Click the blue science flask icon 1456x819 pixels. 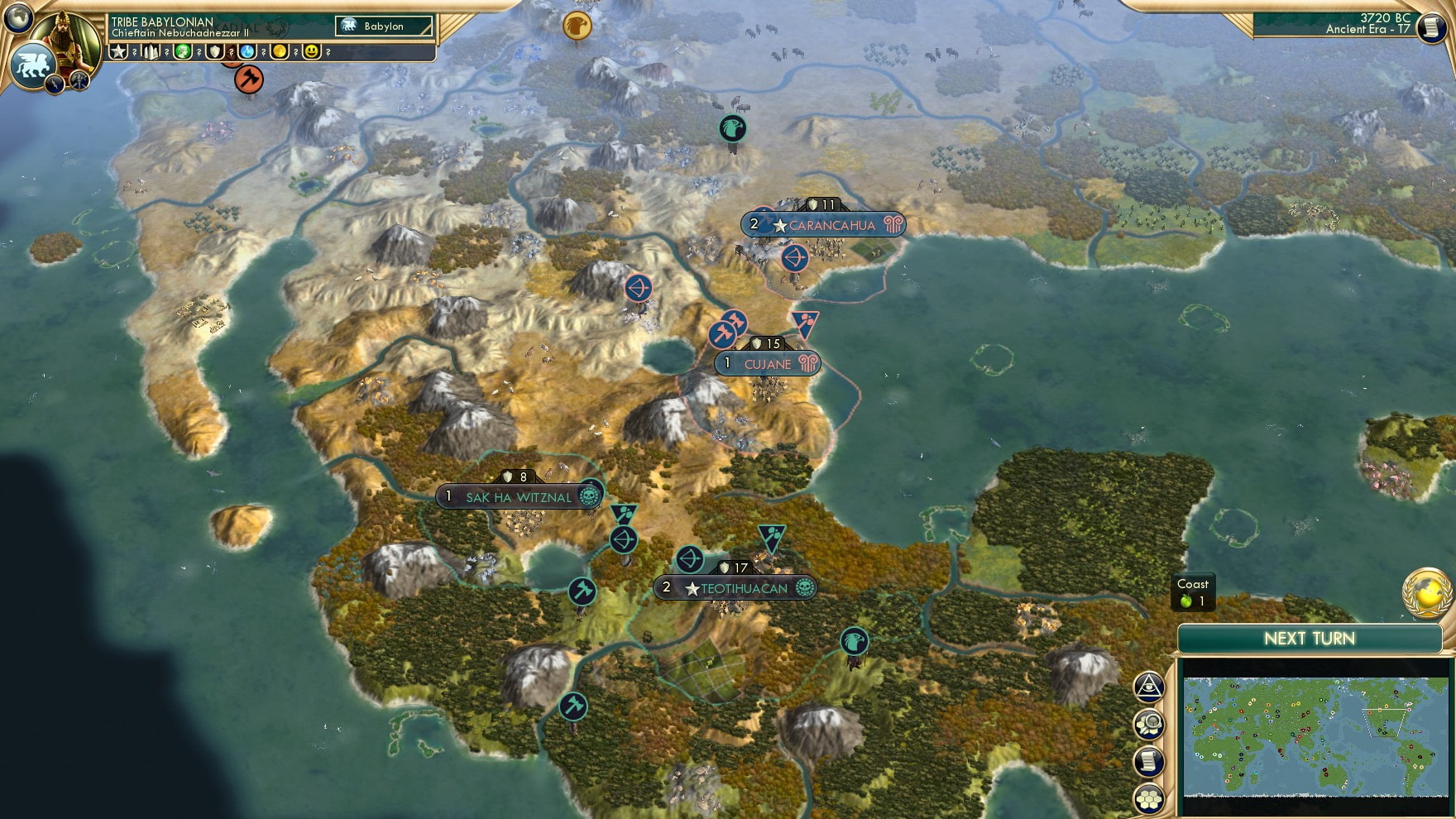(x=247, y=52)
